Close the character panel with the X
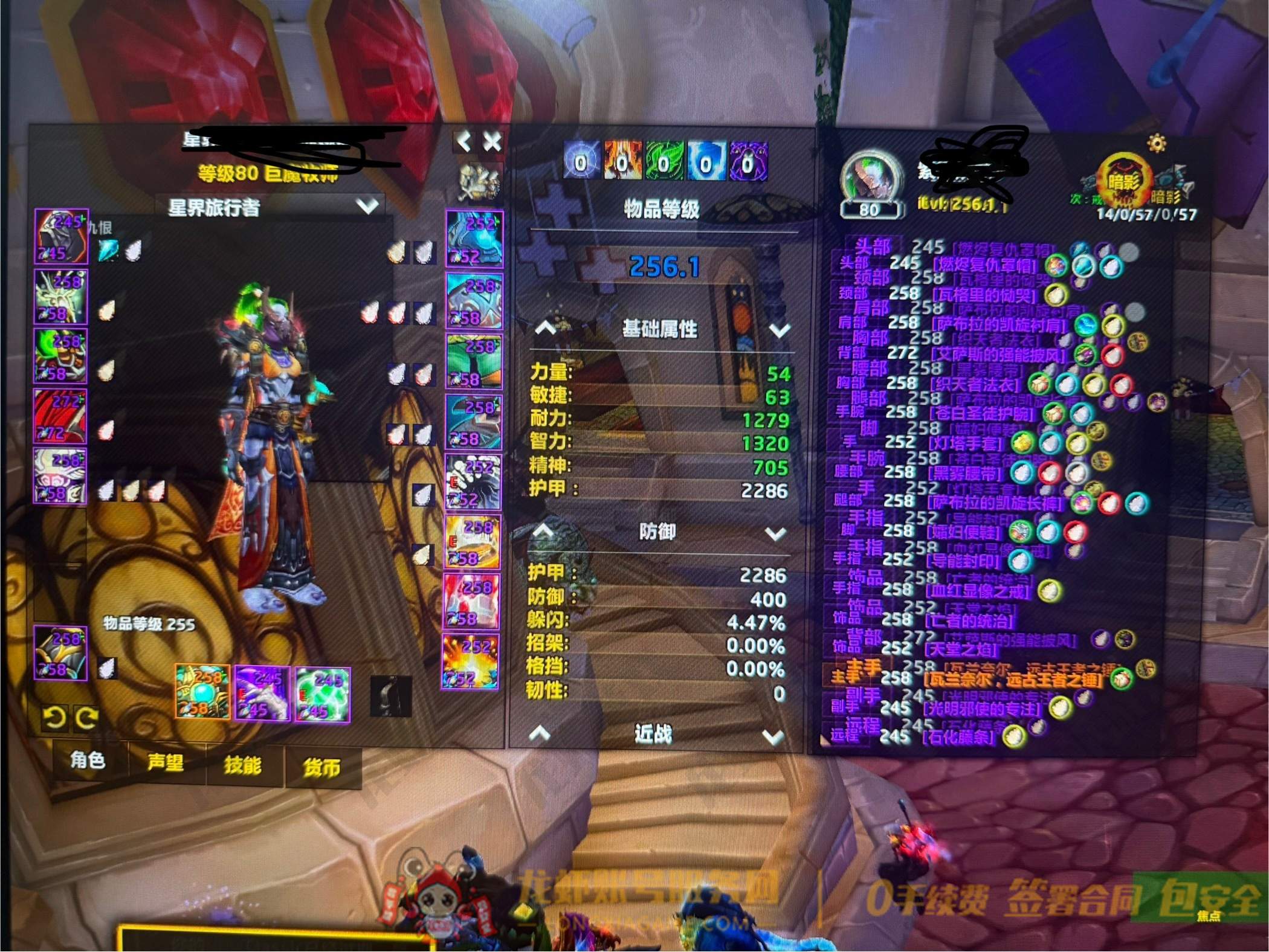 tap(492, 143)
